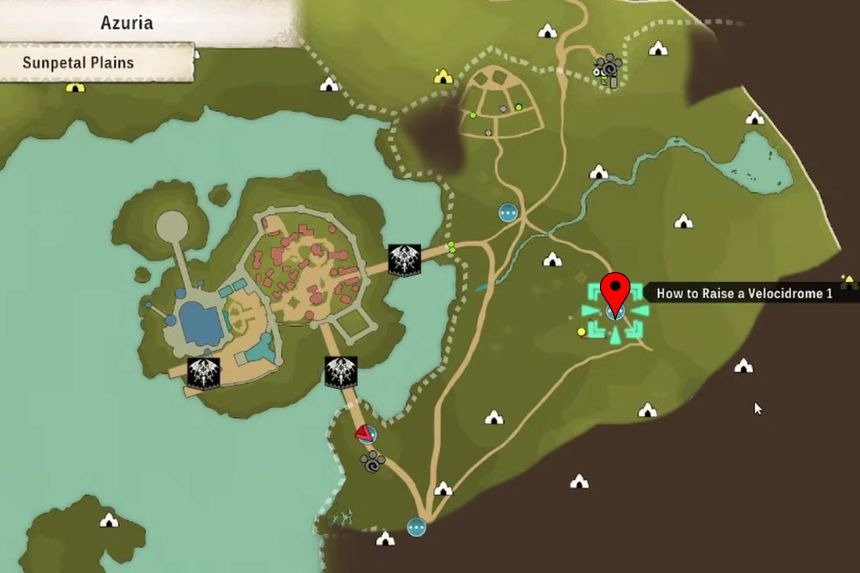This screenshot has width=860, height=573.
Task: Choose the blue Catavan marker at the southern crossroads
Action: [417, 527]
